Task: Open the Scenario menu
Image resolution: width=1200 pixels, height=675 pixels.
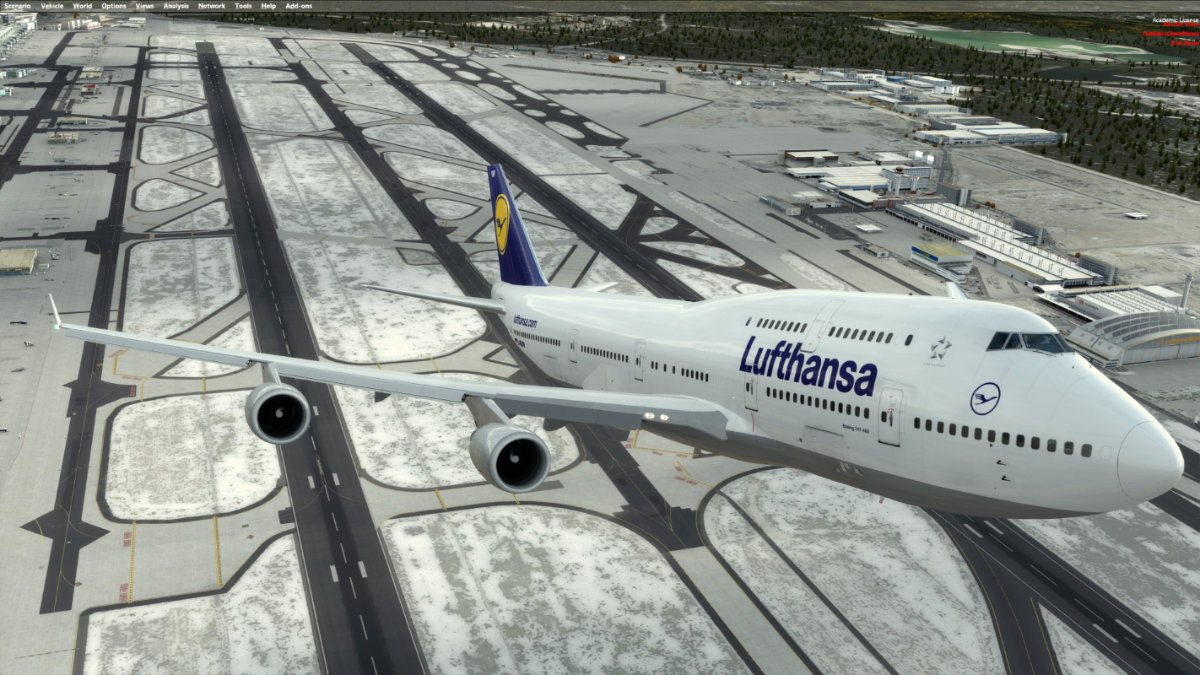Action: point(17,6)
